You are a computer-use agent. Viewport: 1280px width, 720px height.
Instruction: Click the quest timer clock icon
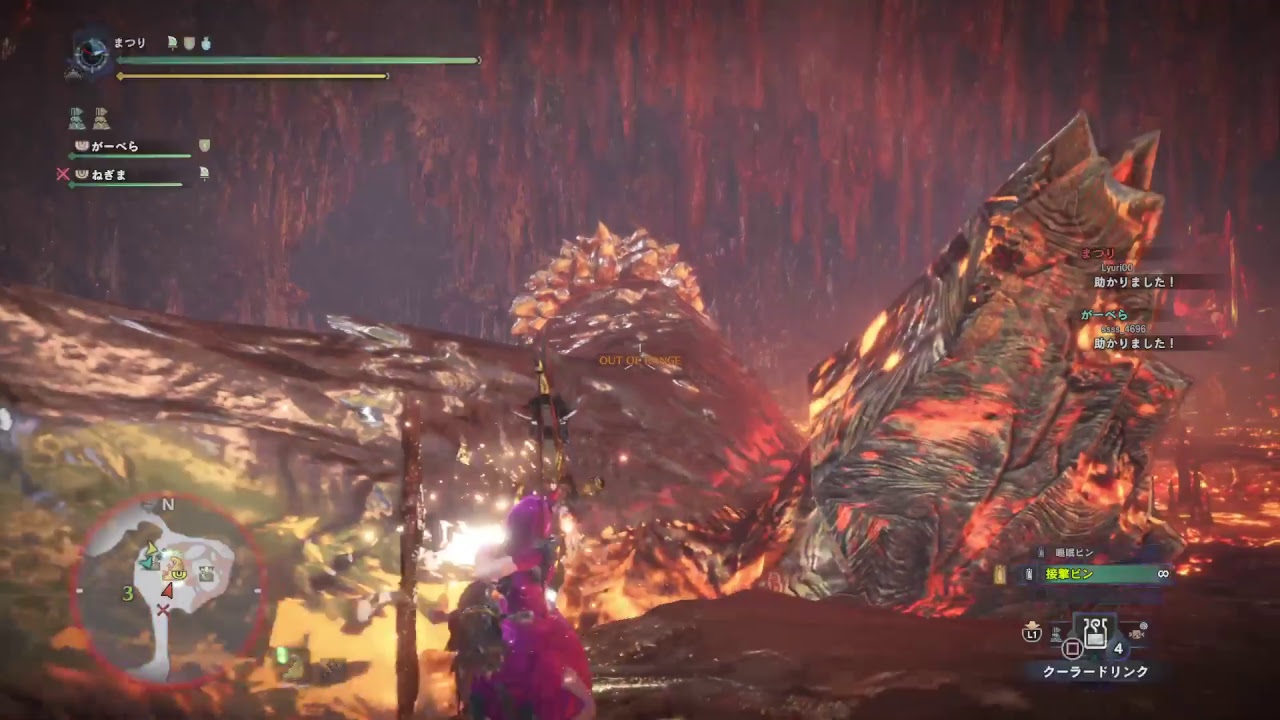(x=90, y=53)
